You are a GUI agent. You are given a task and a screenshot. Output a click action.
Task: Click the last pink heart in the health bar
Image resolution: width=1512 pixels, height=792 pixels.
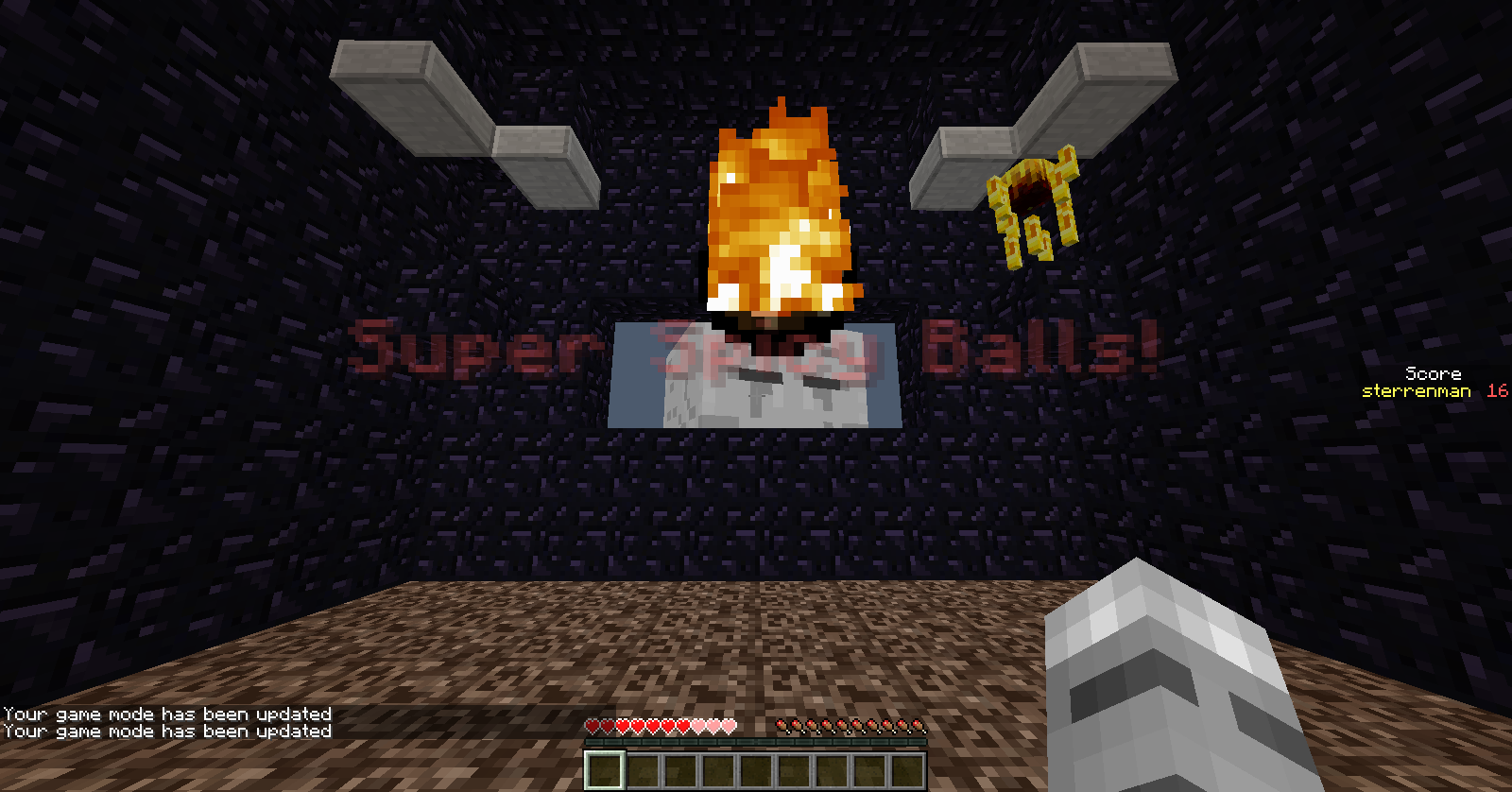(729, 726)
